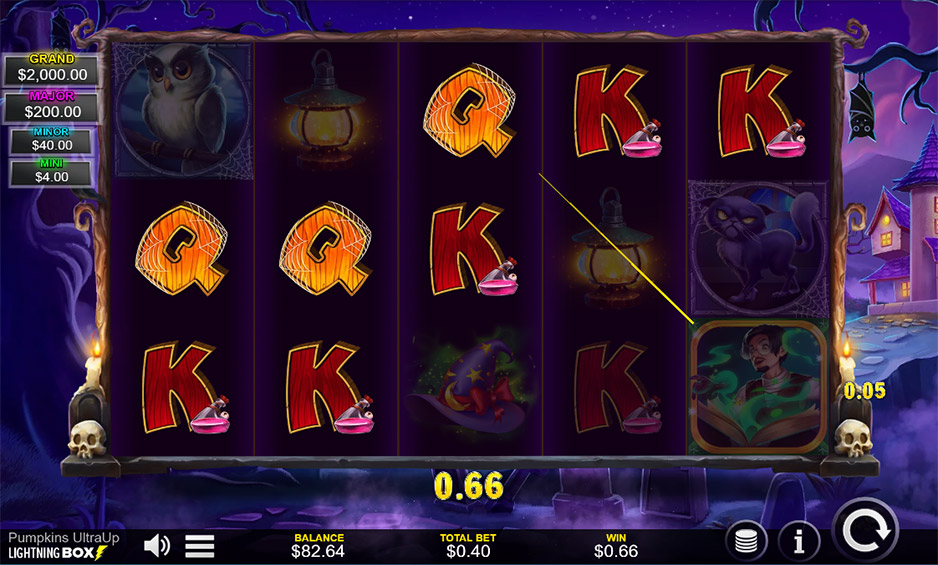The width and height of the screenshot is (938, 565).
Task: Open the hamburger menu
Action: [x=200, y=545]
